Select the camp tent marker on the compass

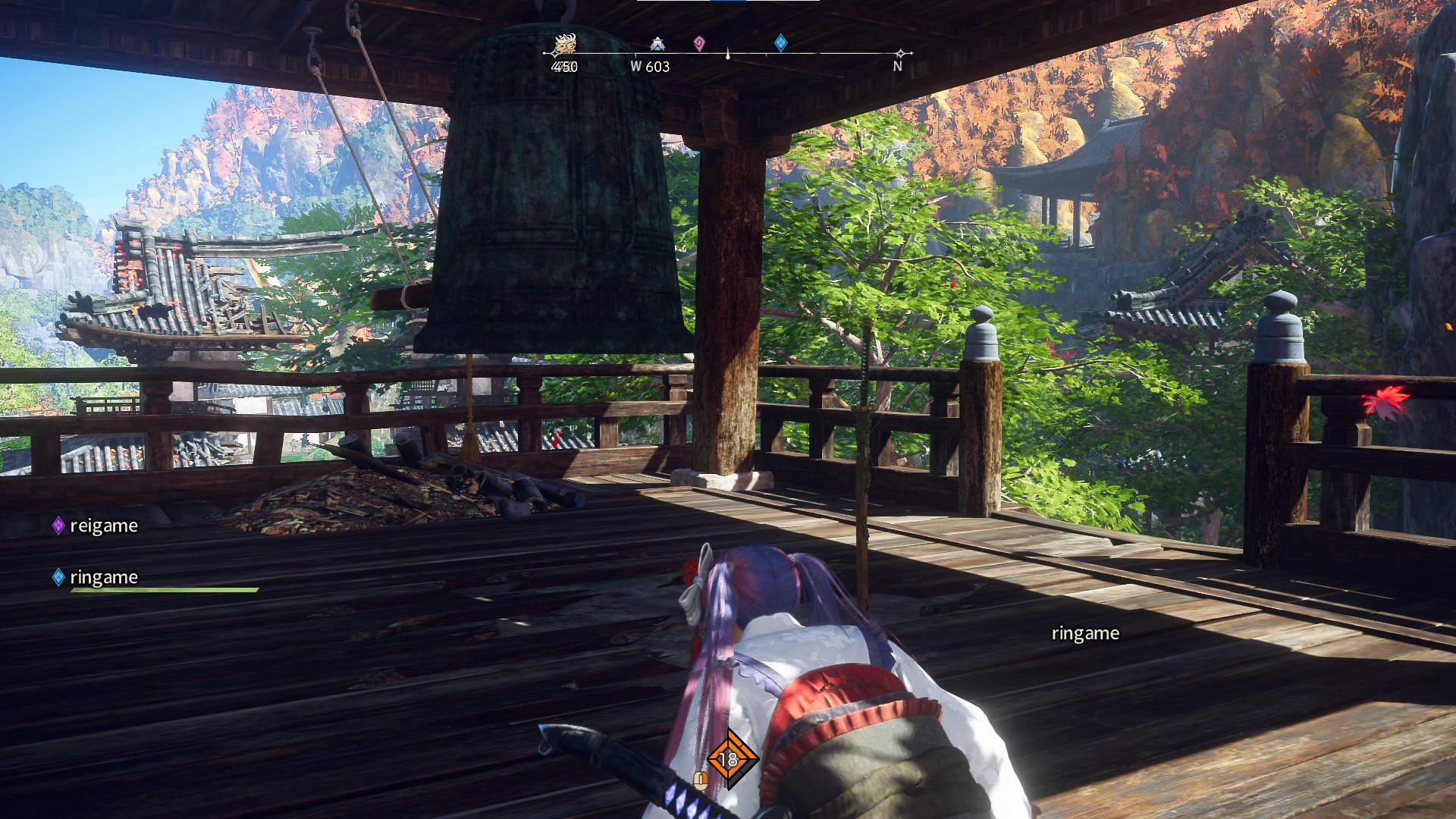[657, 44]
